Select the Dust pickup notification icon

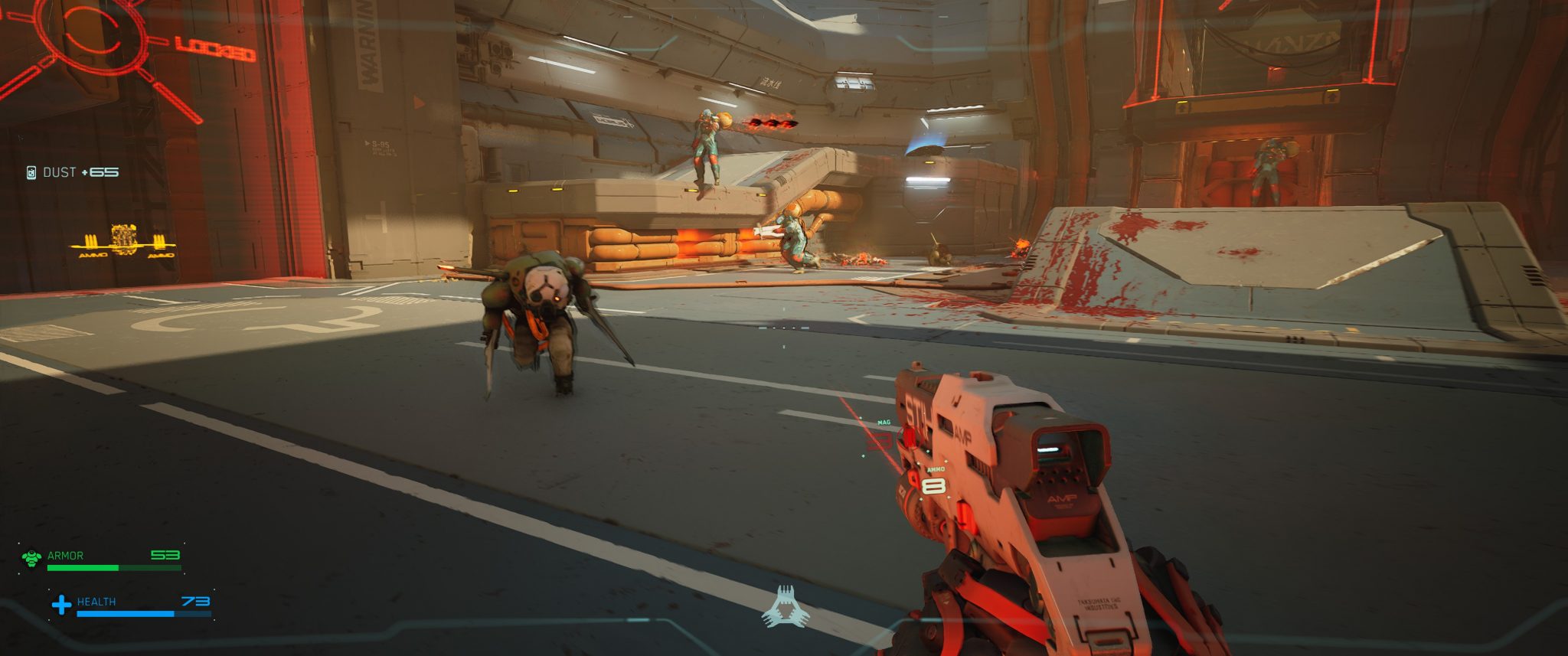[x=31, y=172]
